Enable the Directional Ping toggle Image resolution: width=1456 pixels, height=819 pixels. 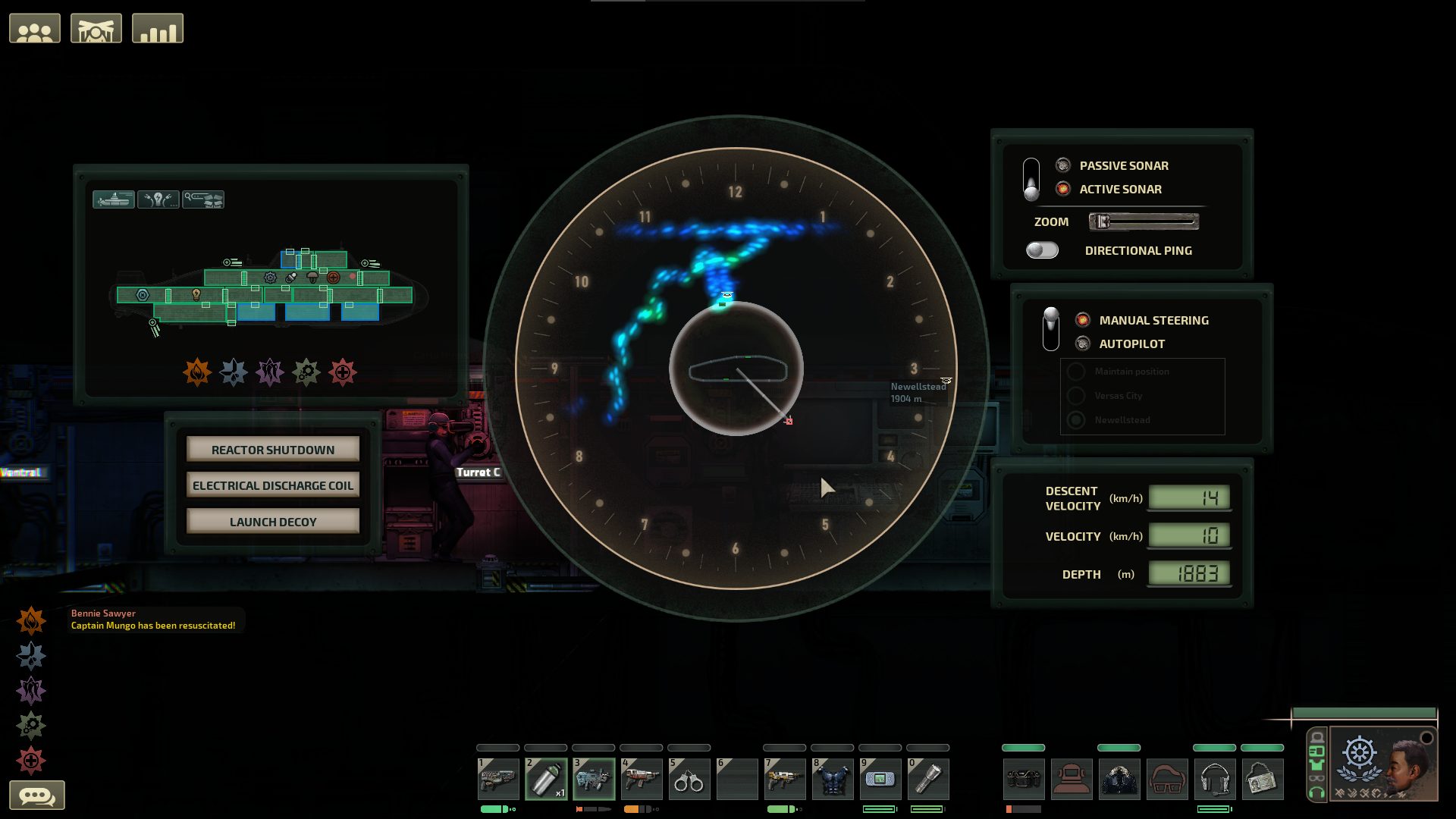(1043, 250)
